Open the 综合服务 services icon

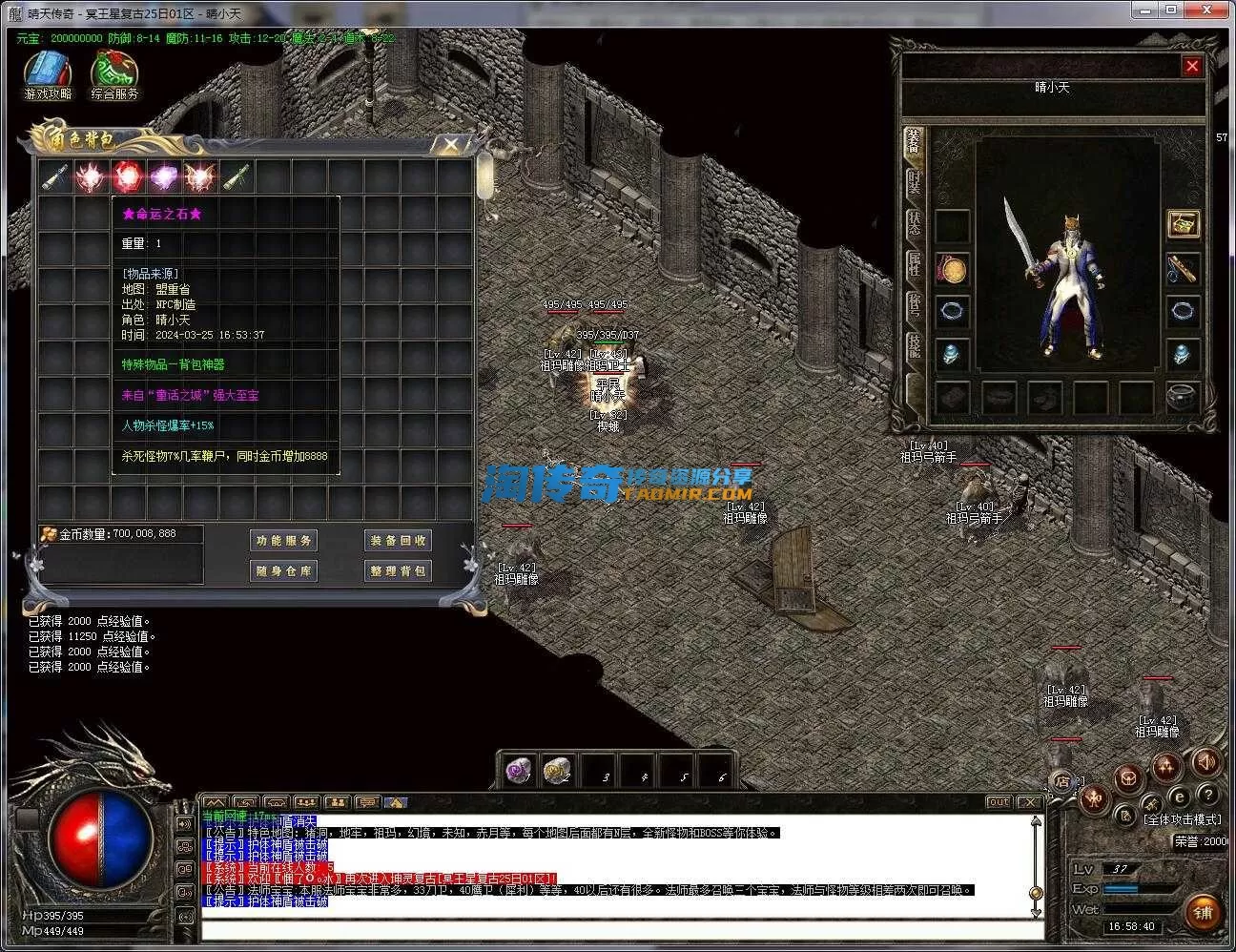(114, 74)
